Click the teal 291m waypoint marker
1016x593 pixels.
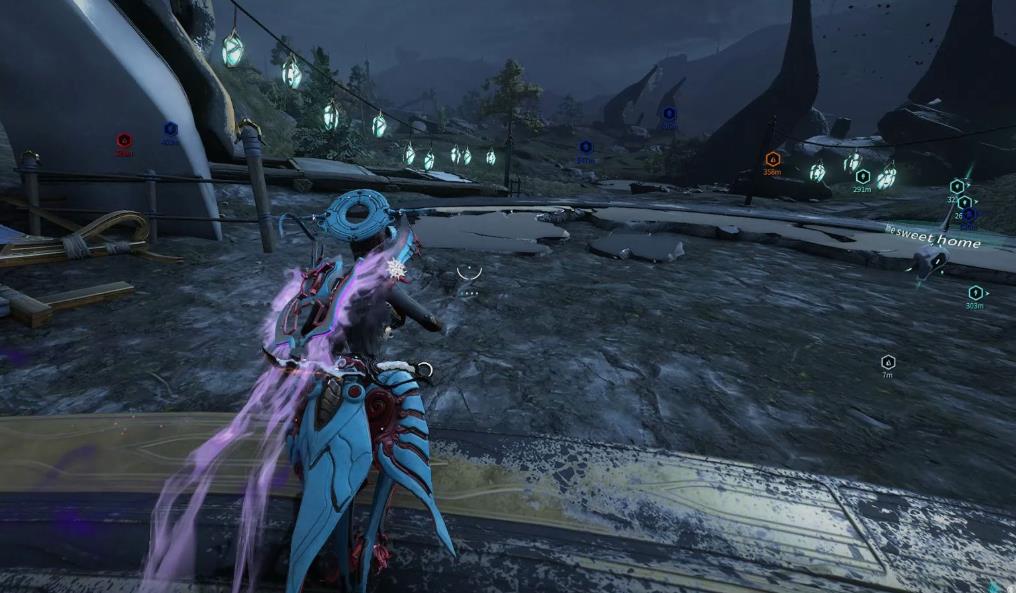click(862, 177)
